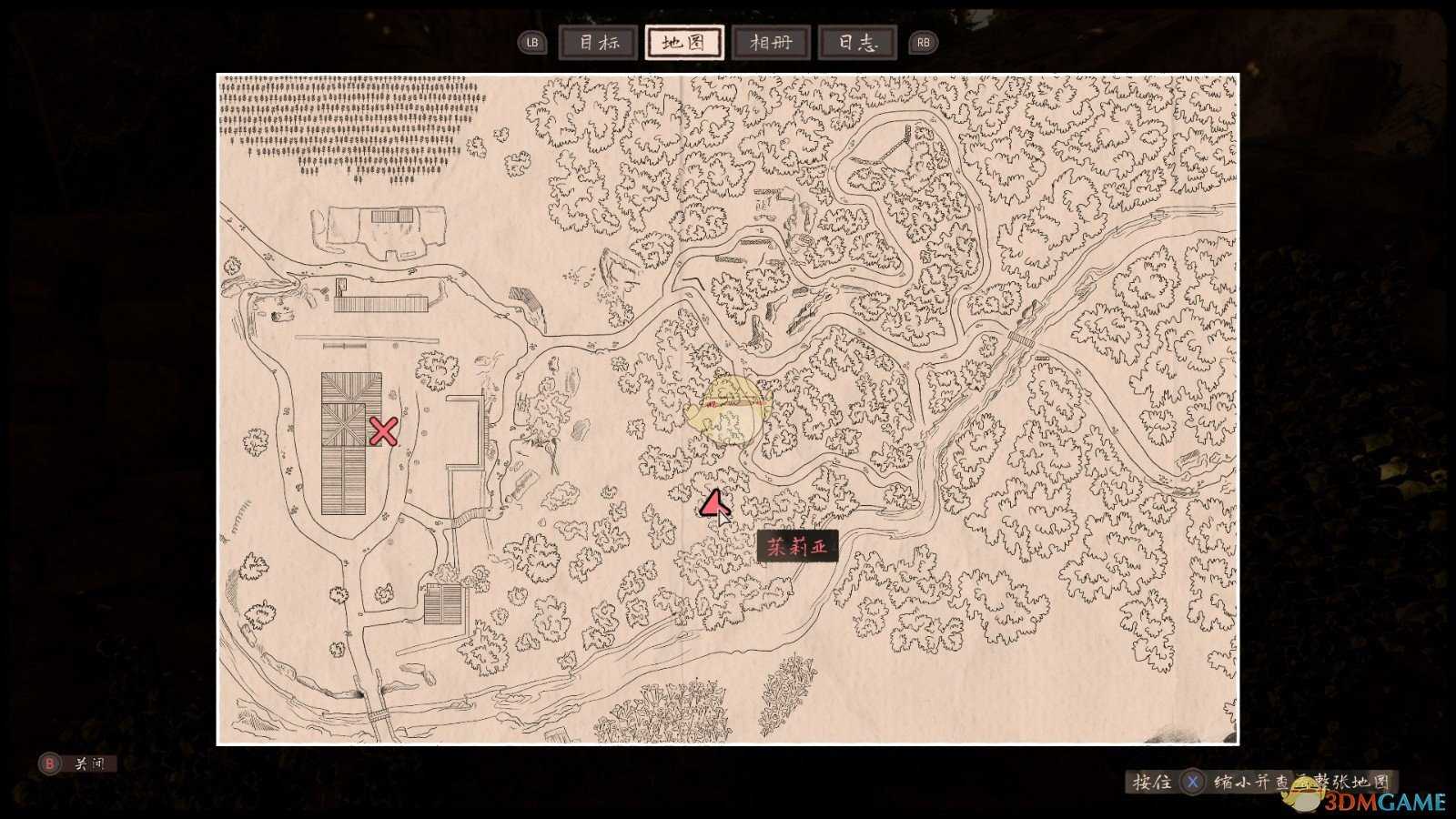Switch to the 目标 objectives tab

click(598, 43)
